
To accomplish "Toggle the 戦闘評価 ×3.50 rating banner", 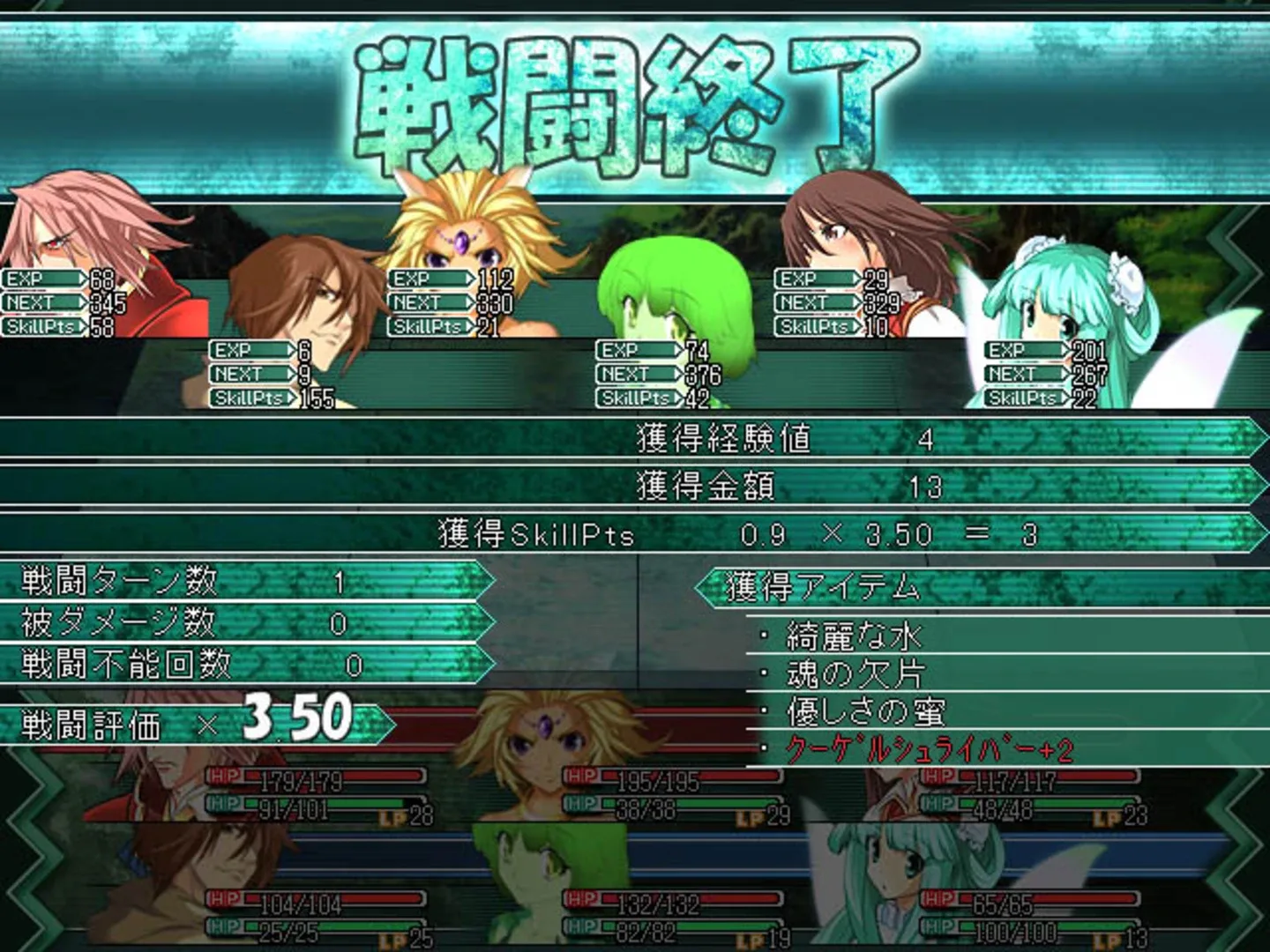I will [x=176, y=723].
